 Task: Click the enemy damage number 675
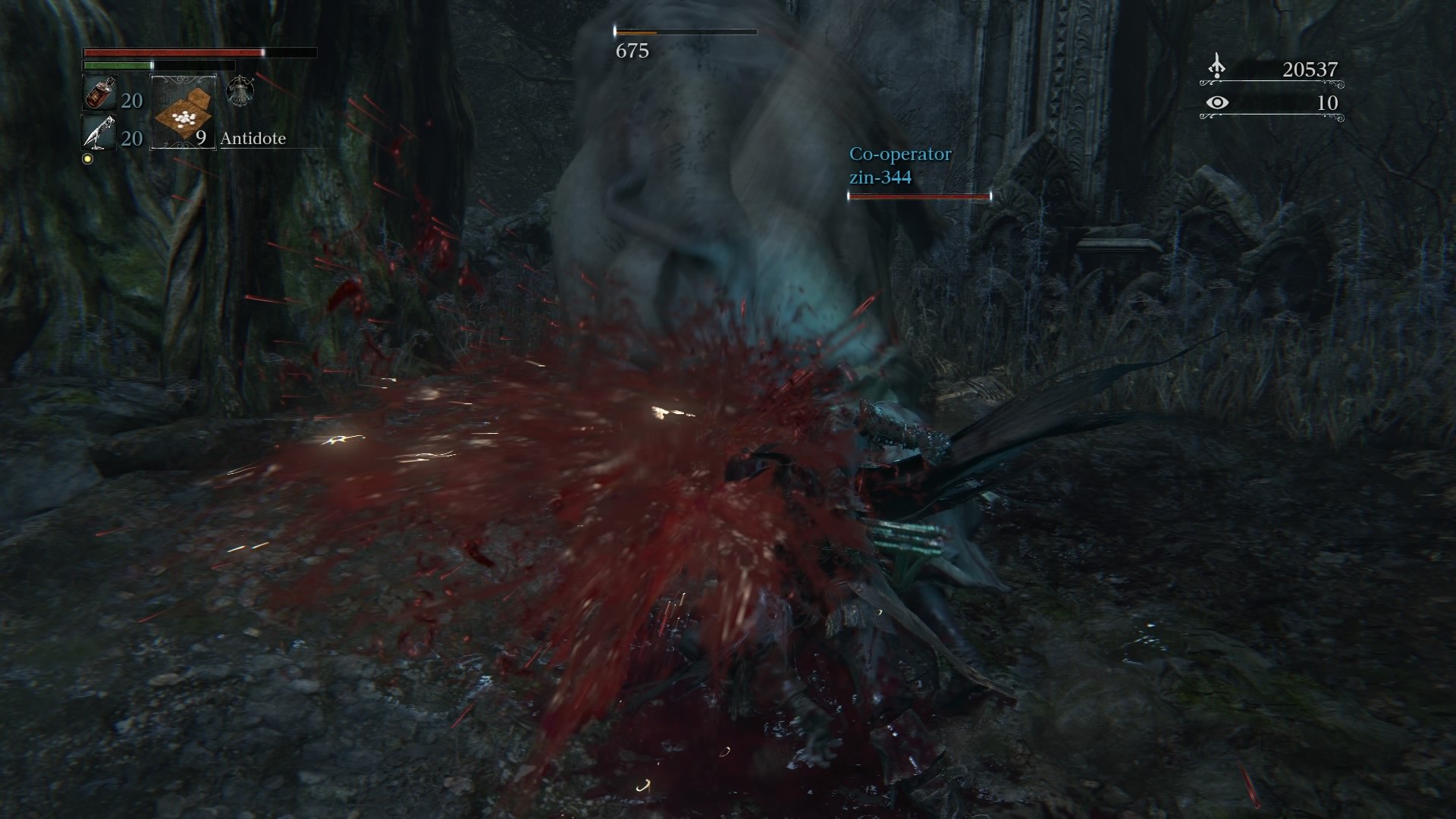(x=635, y=53)
